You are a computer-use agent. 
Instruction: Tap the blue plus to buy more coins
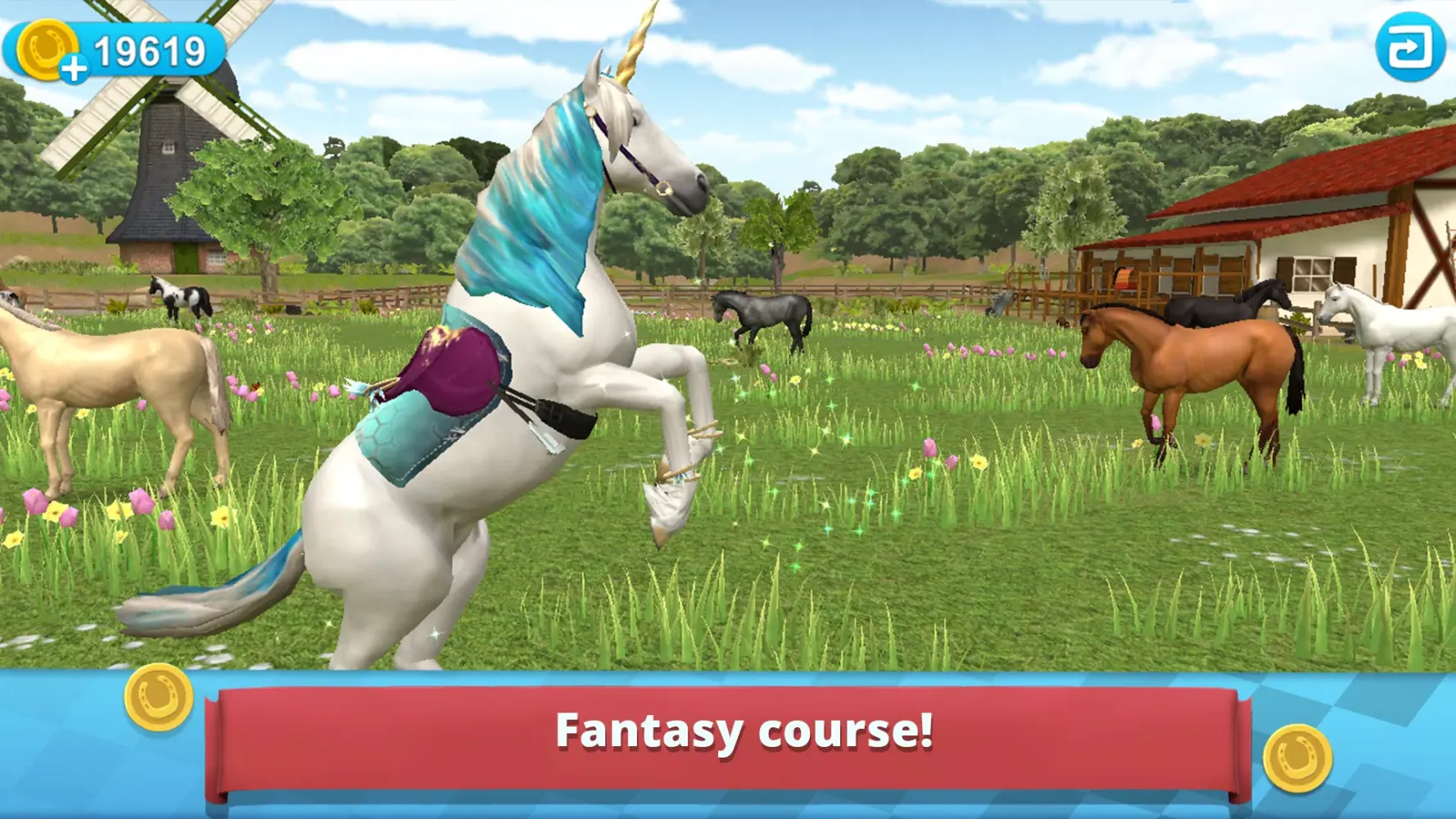(75, 69)
